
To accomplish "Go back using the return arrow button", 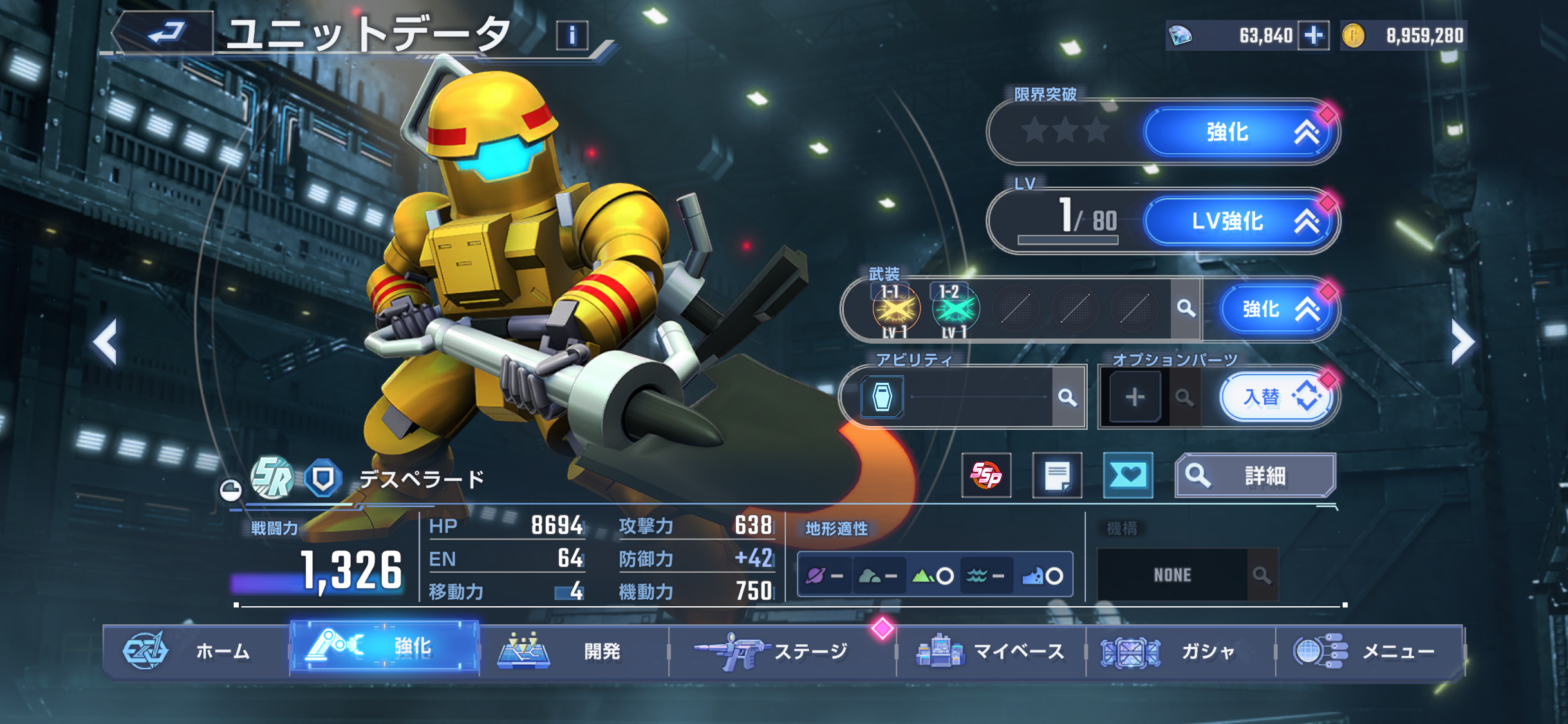I will (165, 32).
